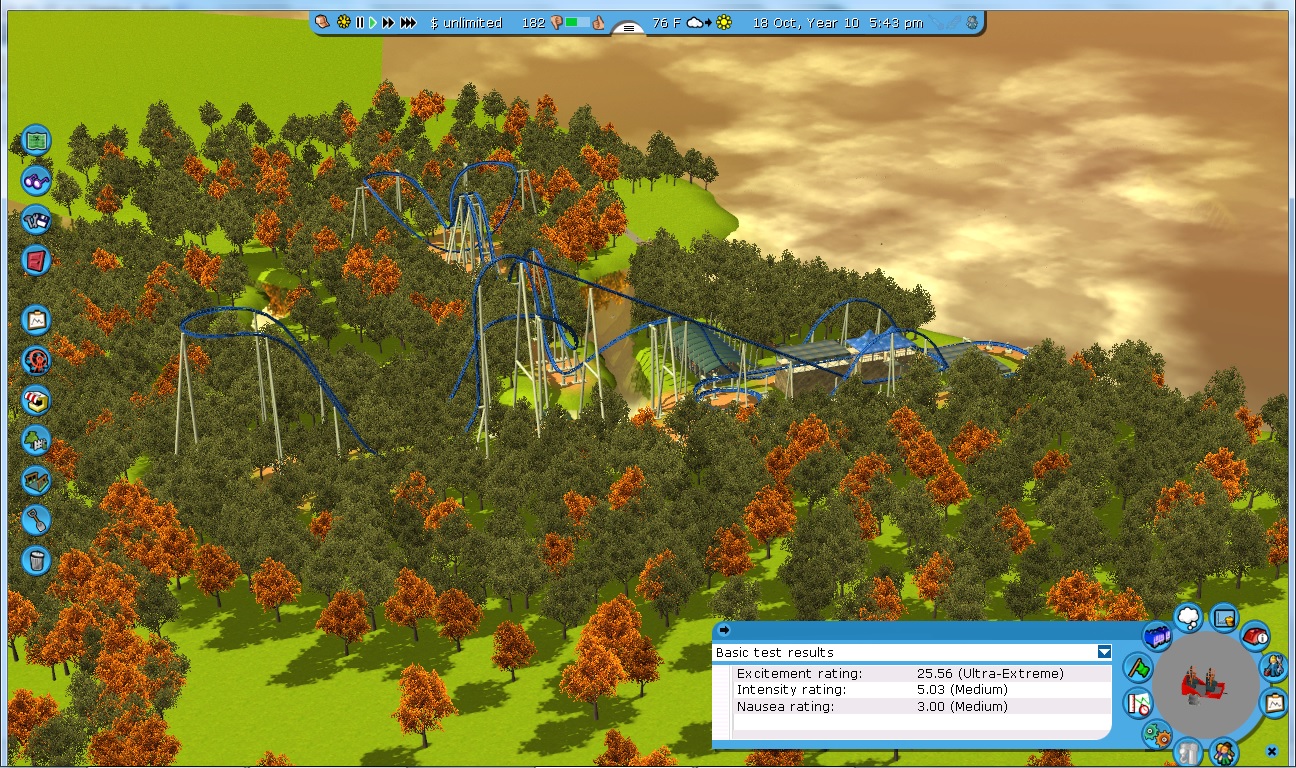
Task: Set game speed to triple fast-forward
Action: pos(408,22)
